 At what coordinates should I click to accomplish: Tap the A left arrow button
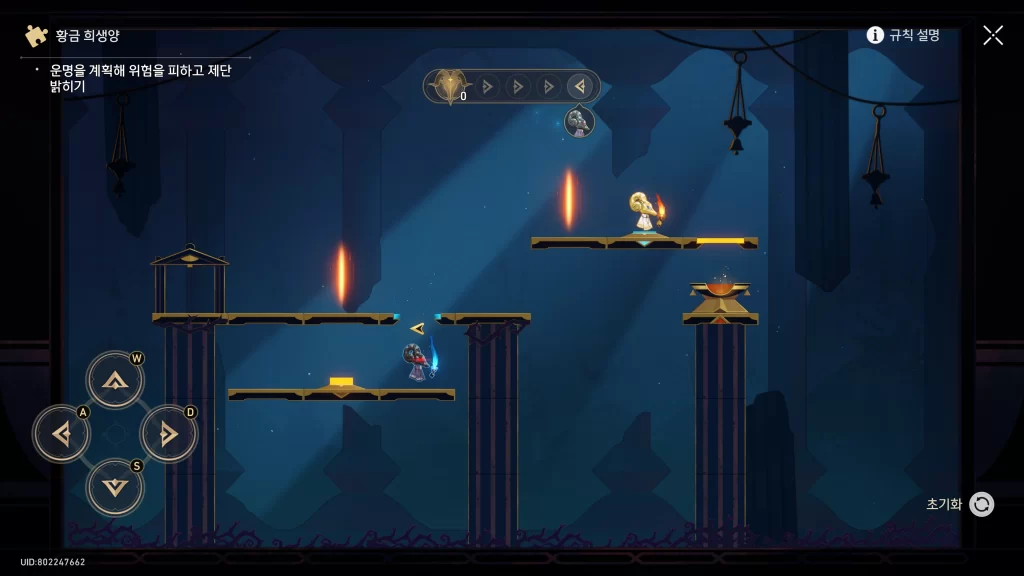(x=62, y=434)
